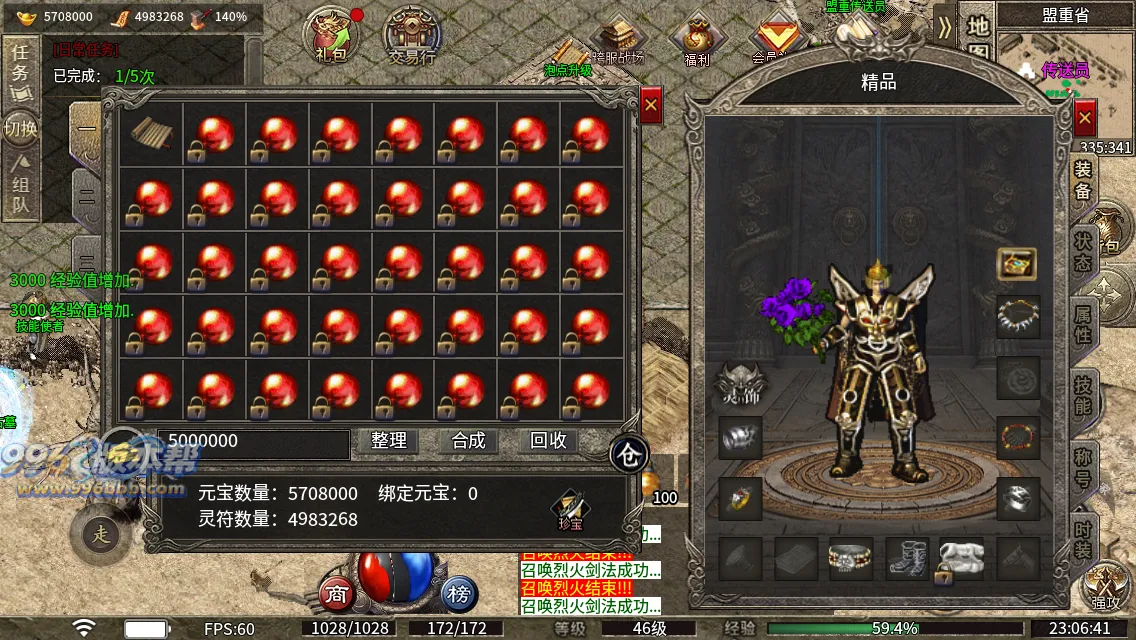Toggle the 走 walk mode button
1136x640 pixels.
101,534
